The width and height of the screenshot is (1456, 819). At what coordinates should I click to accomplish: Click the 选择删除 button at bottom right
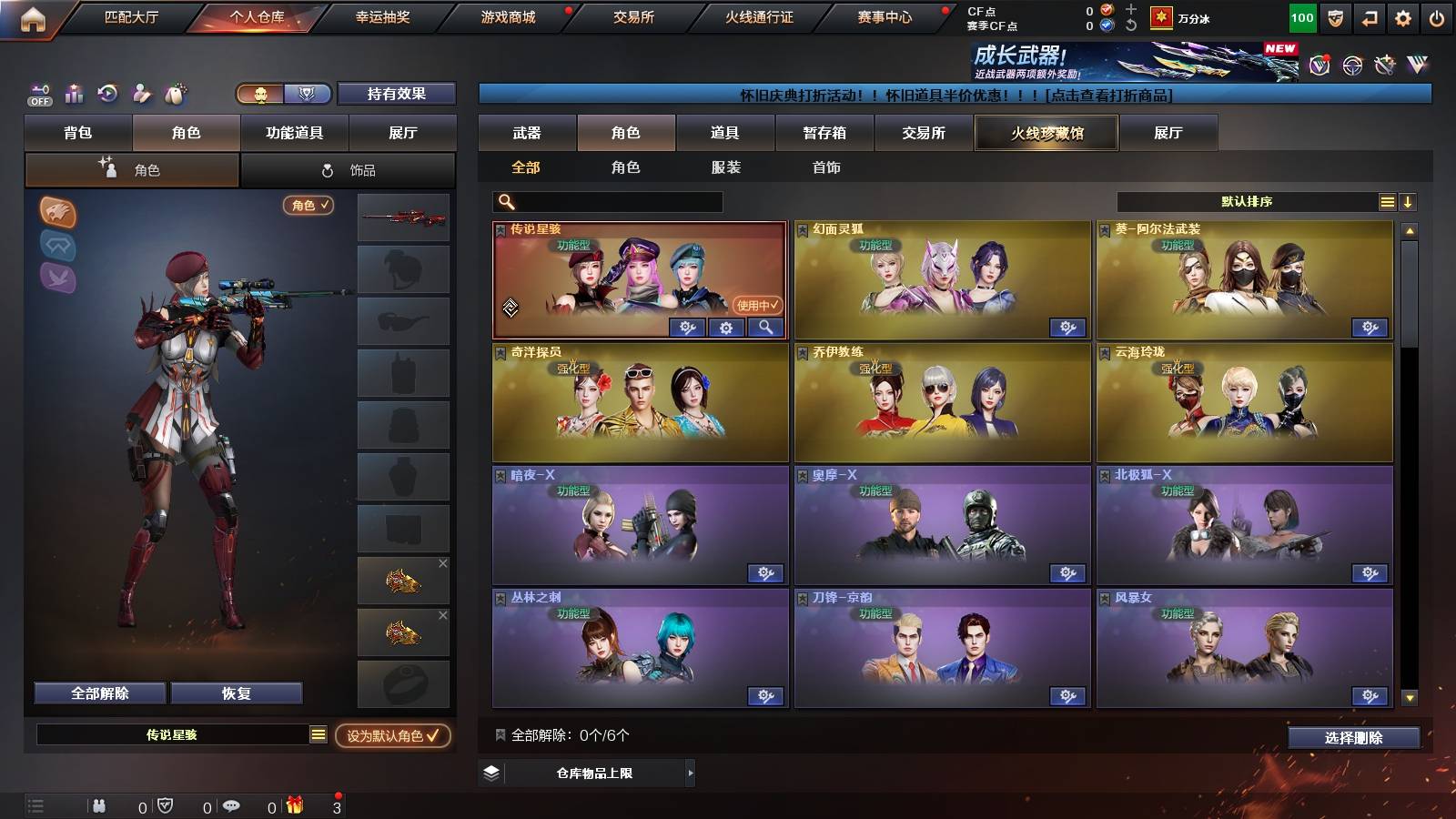click(1354, 739)
